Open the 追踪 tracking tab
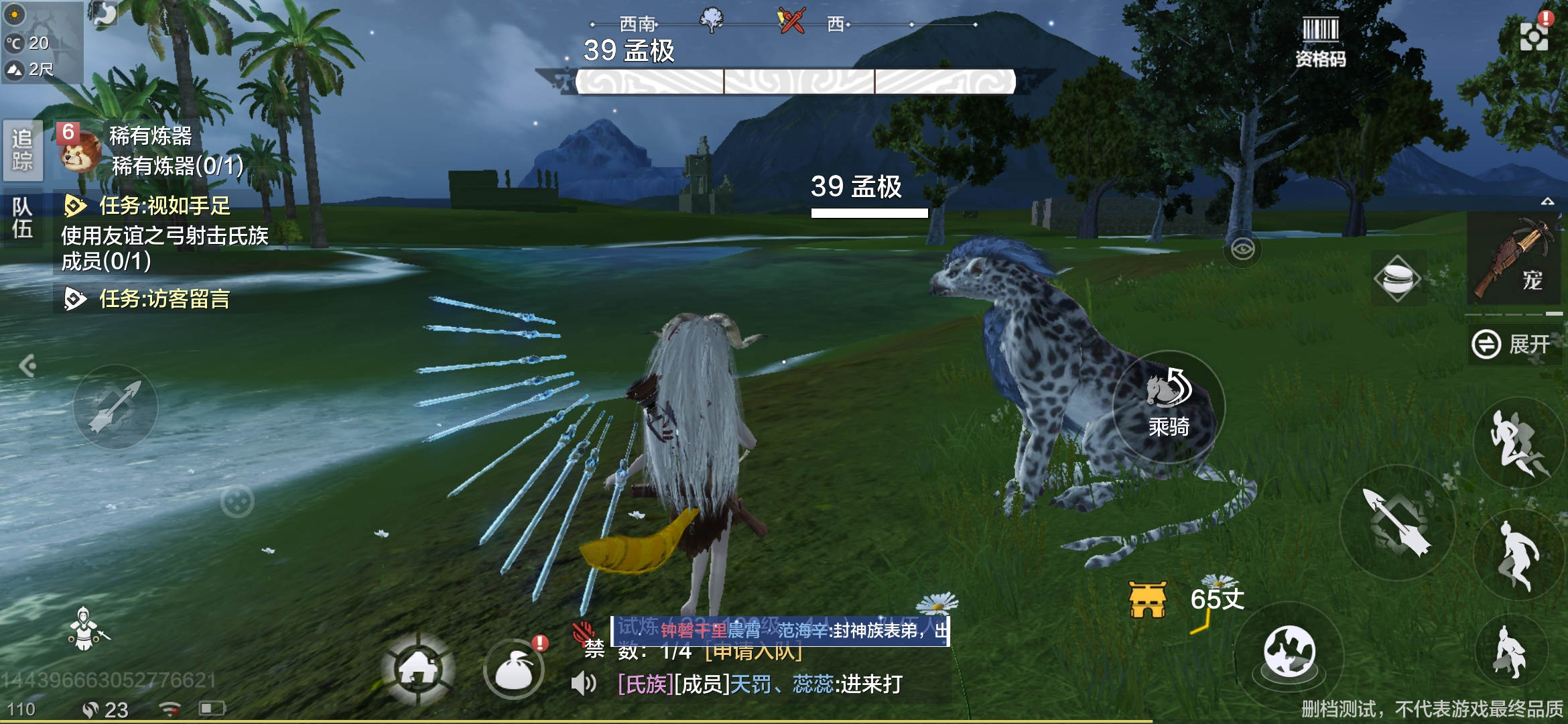Screen dimensions: 1568x724 pos(22,149)
